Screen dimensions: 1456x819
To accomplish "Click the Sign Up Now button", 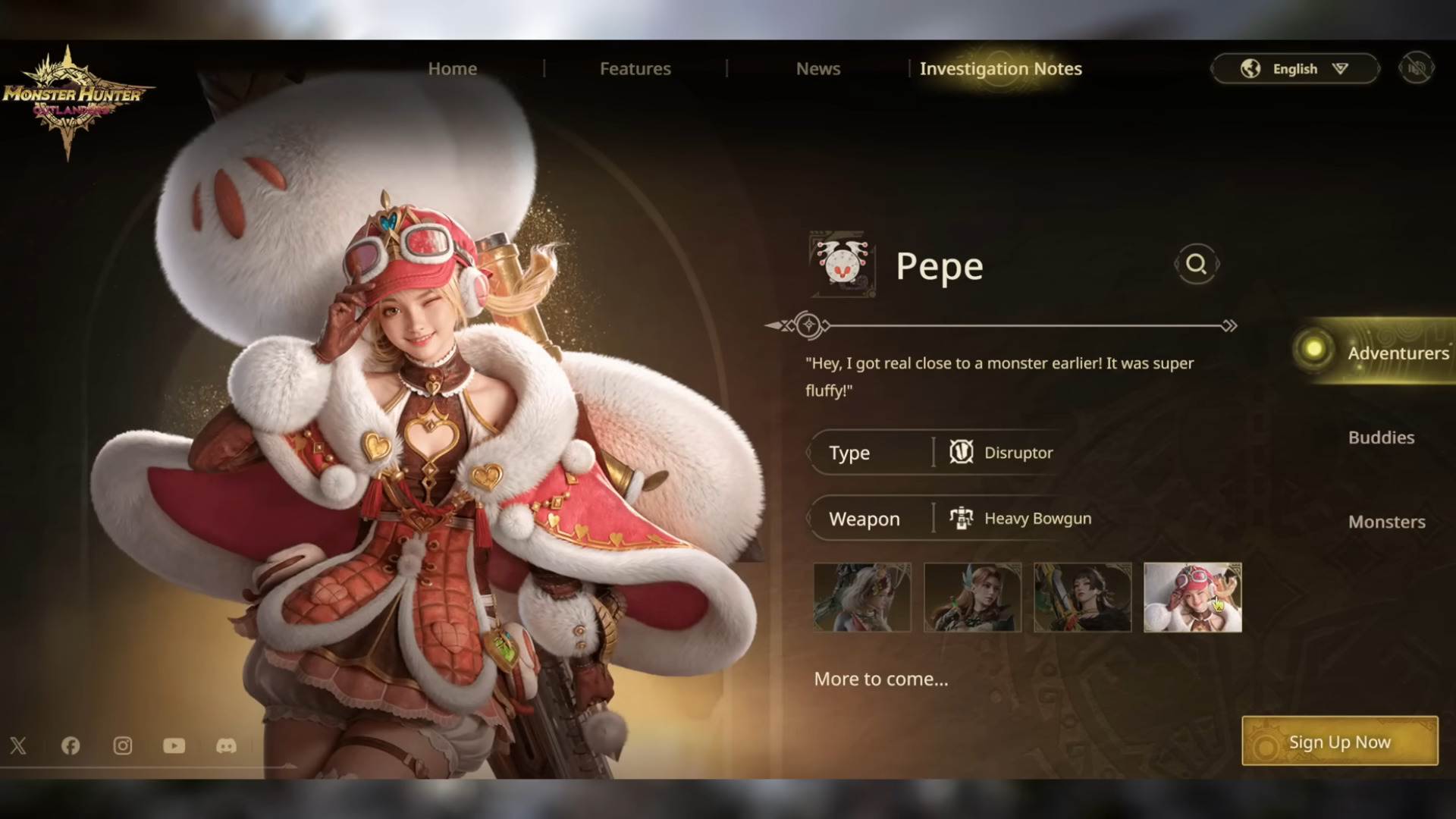I will (1339, 742).
